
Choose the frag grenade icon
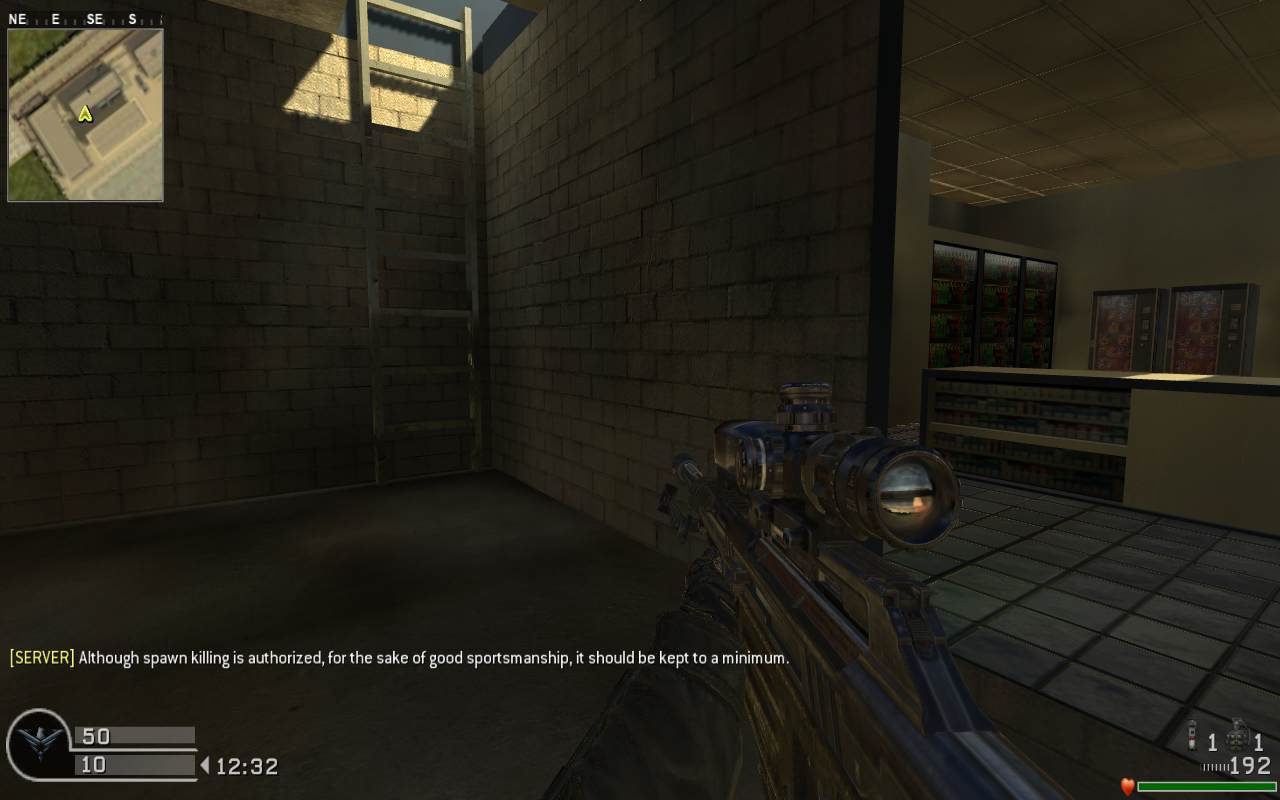point(1238,738)
